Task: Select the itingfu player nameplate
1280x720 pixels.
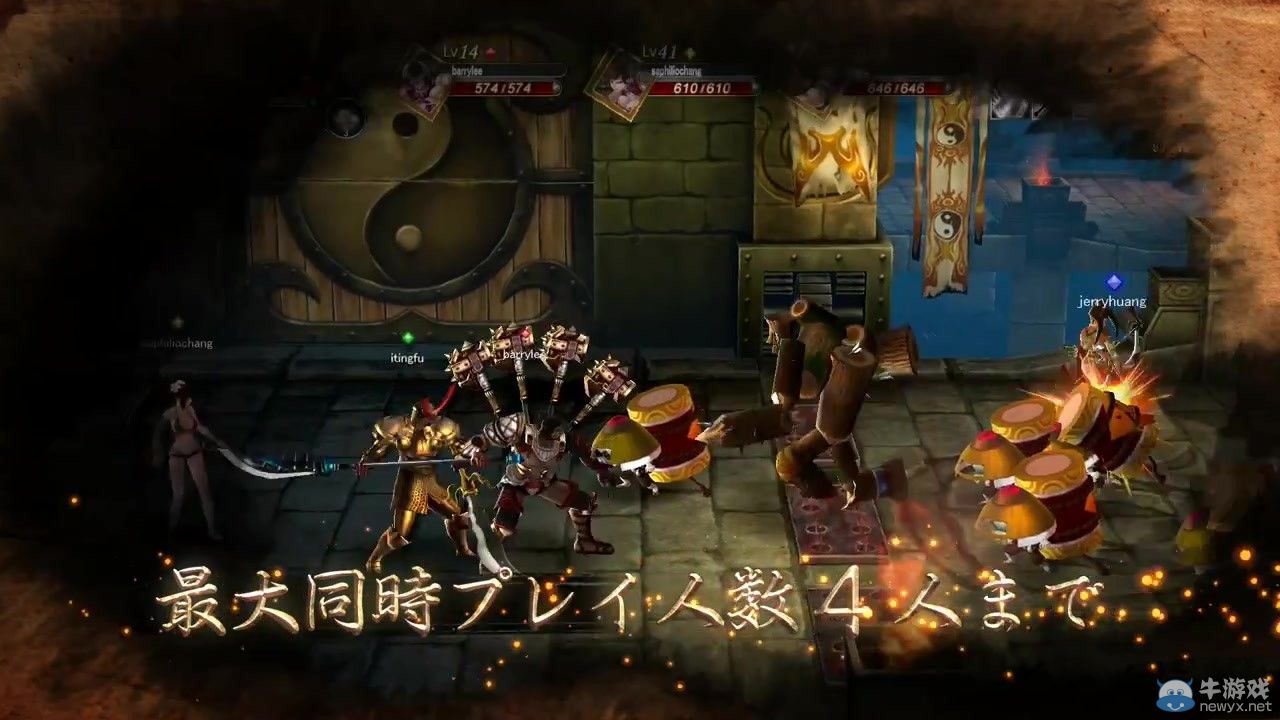Action: (408, 358)
